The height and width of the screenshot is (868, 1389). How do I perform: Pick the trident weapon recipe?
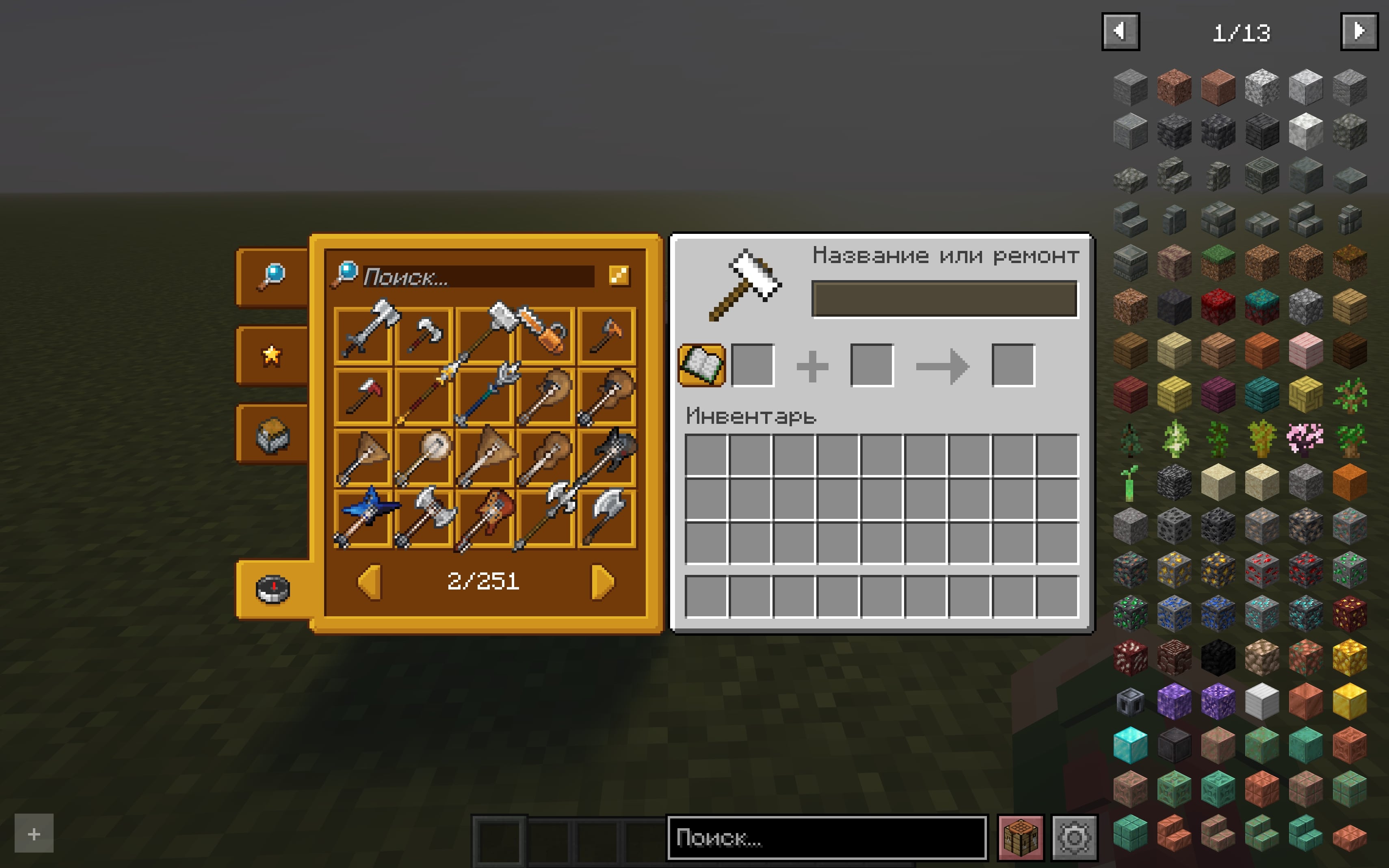(x=486, y=396)
